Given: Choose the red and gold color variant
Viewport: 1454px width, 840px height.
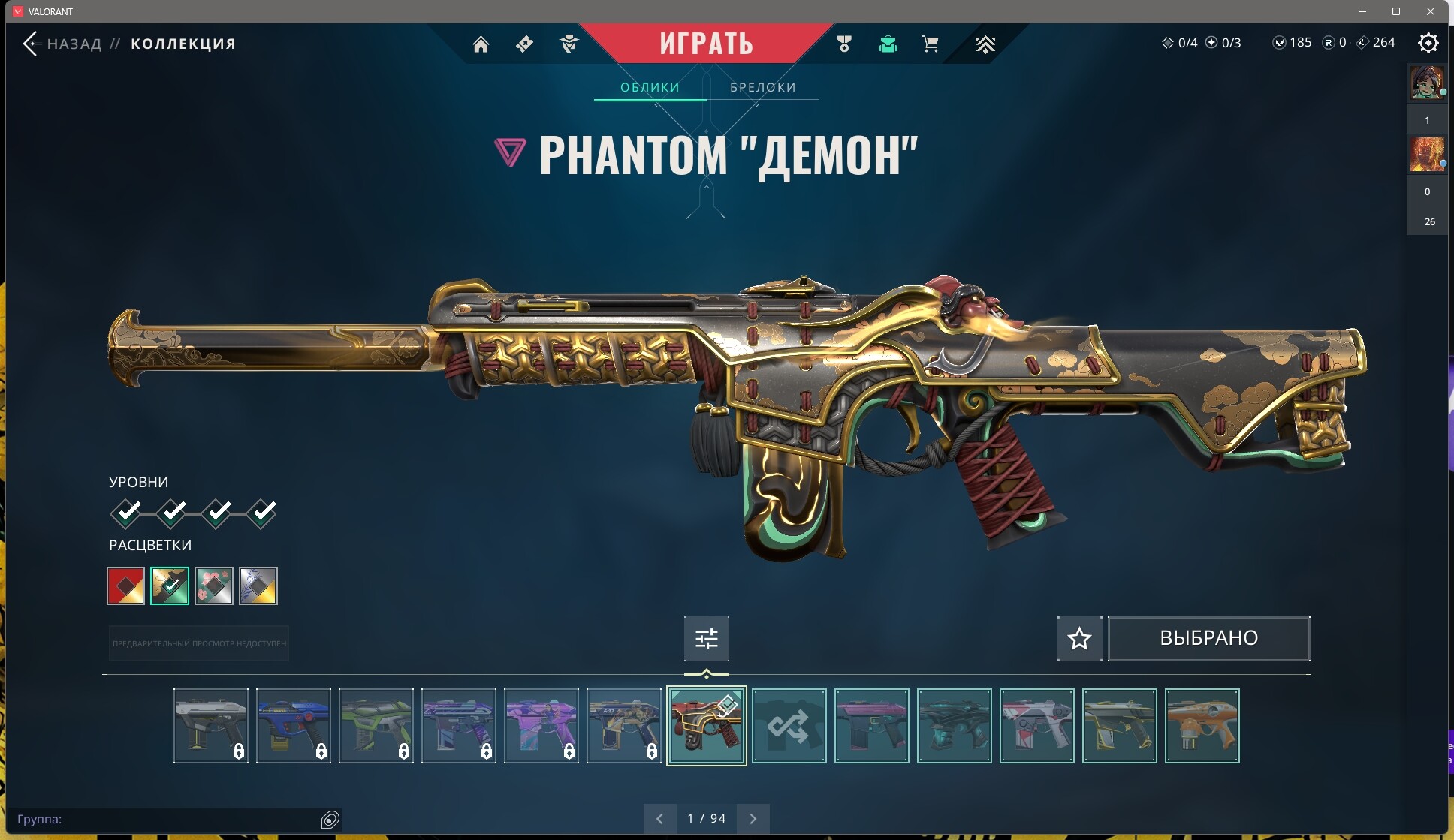Looking at the screenshot, I should click(125, 586).
